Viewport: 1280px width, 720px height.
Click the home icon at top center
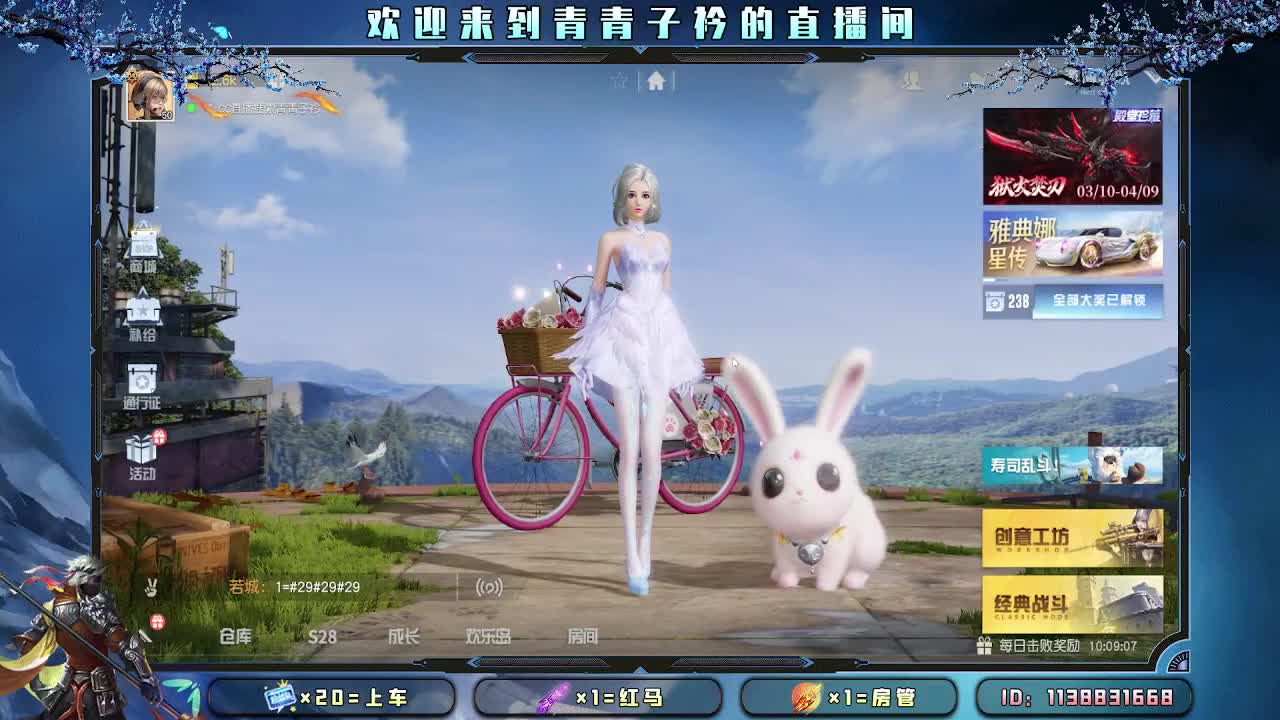[x=656, y=82]
